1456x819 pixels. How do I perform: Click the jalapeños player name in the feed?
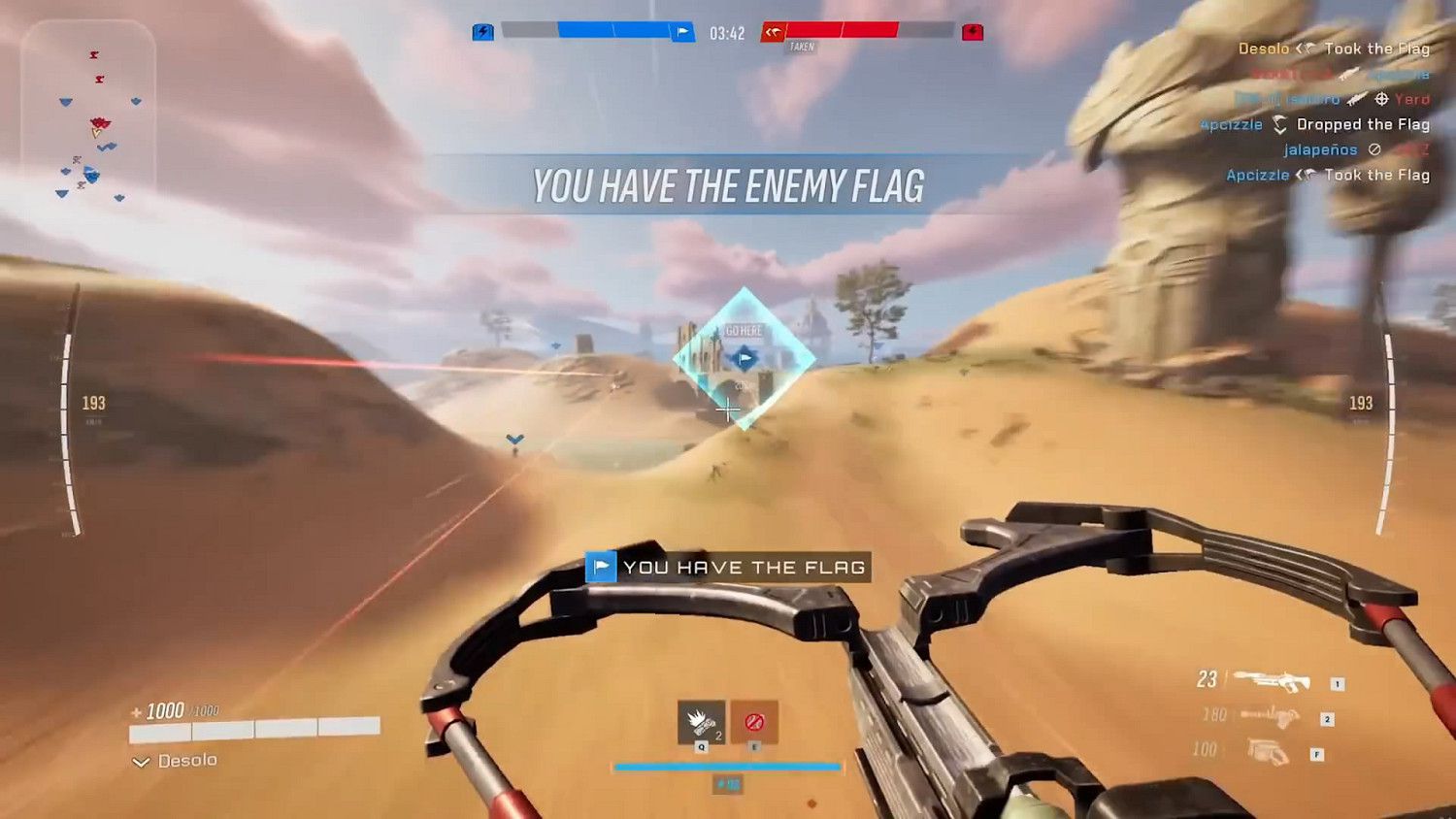pos(1322,149)
